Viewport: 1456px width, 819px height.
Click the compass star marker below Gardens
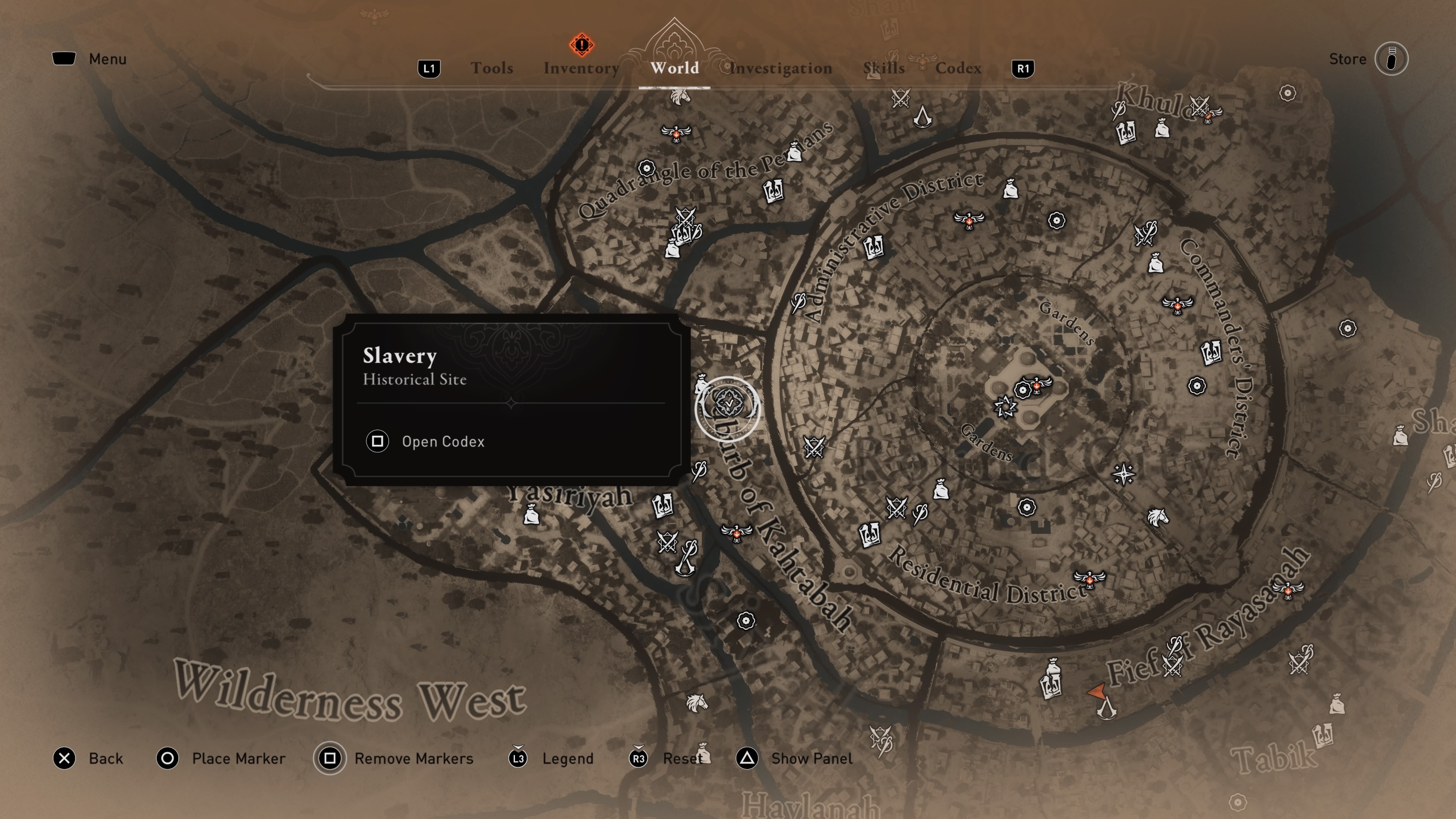point(1123,474)
